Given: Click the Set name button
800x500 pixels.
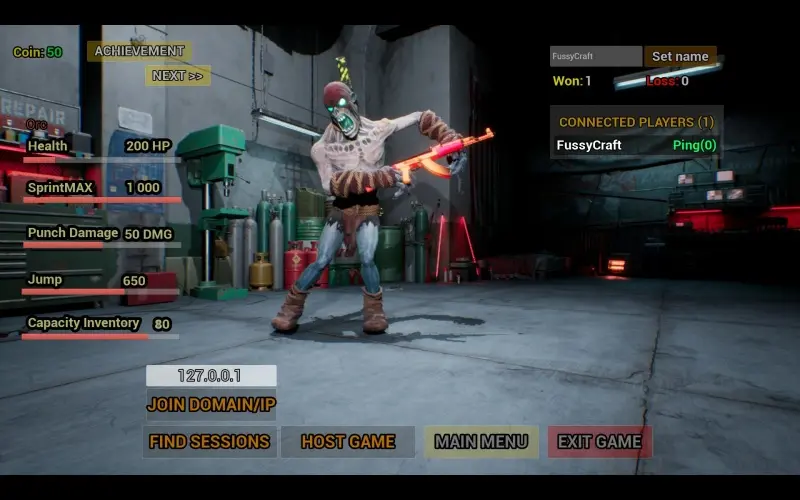Looking at the screenshot, I should click(x=680, y=57).
